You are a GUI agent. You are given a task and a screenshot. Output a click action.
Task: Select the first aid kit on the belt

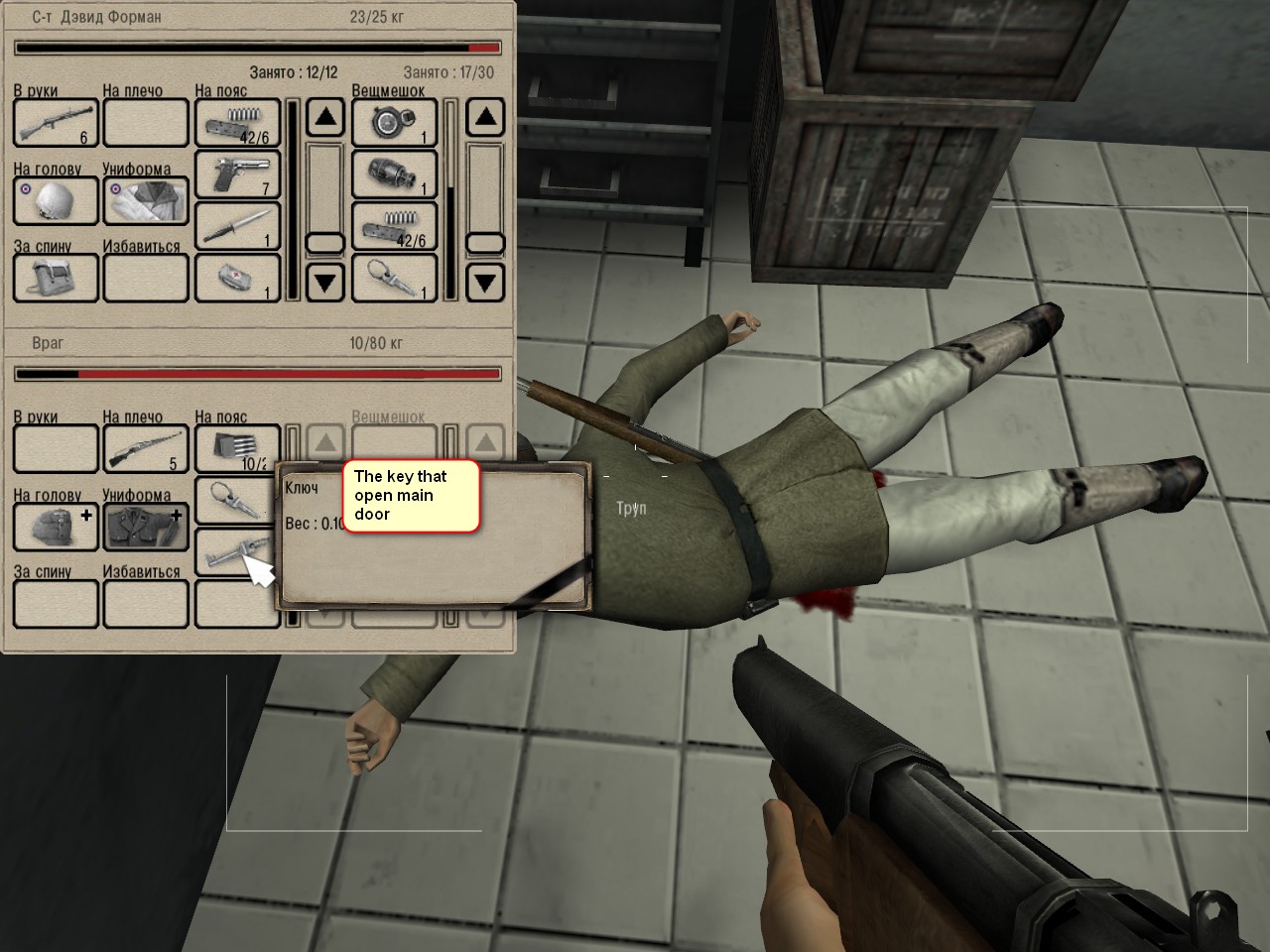tap(237, 279)
